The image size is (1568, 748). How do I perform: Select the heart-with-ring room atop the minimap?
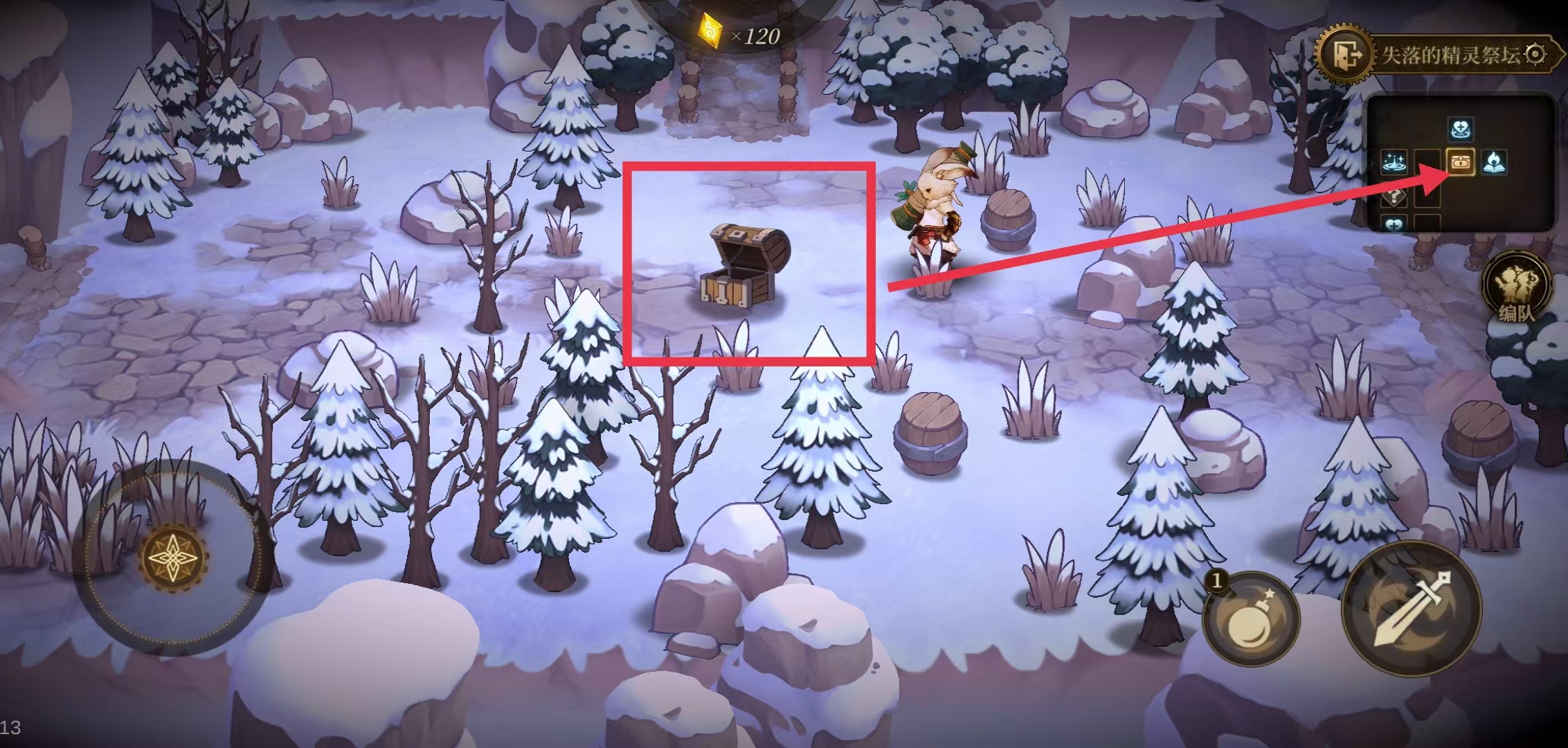click(1460, 130)
